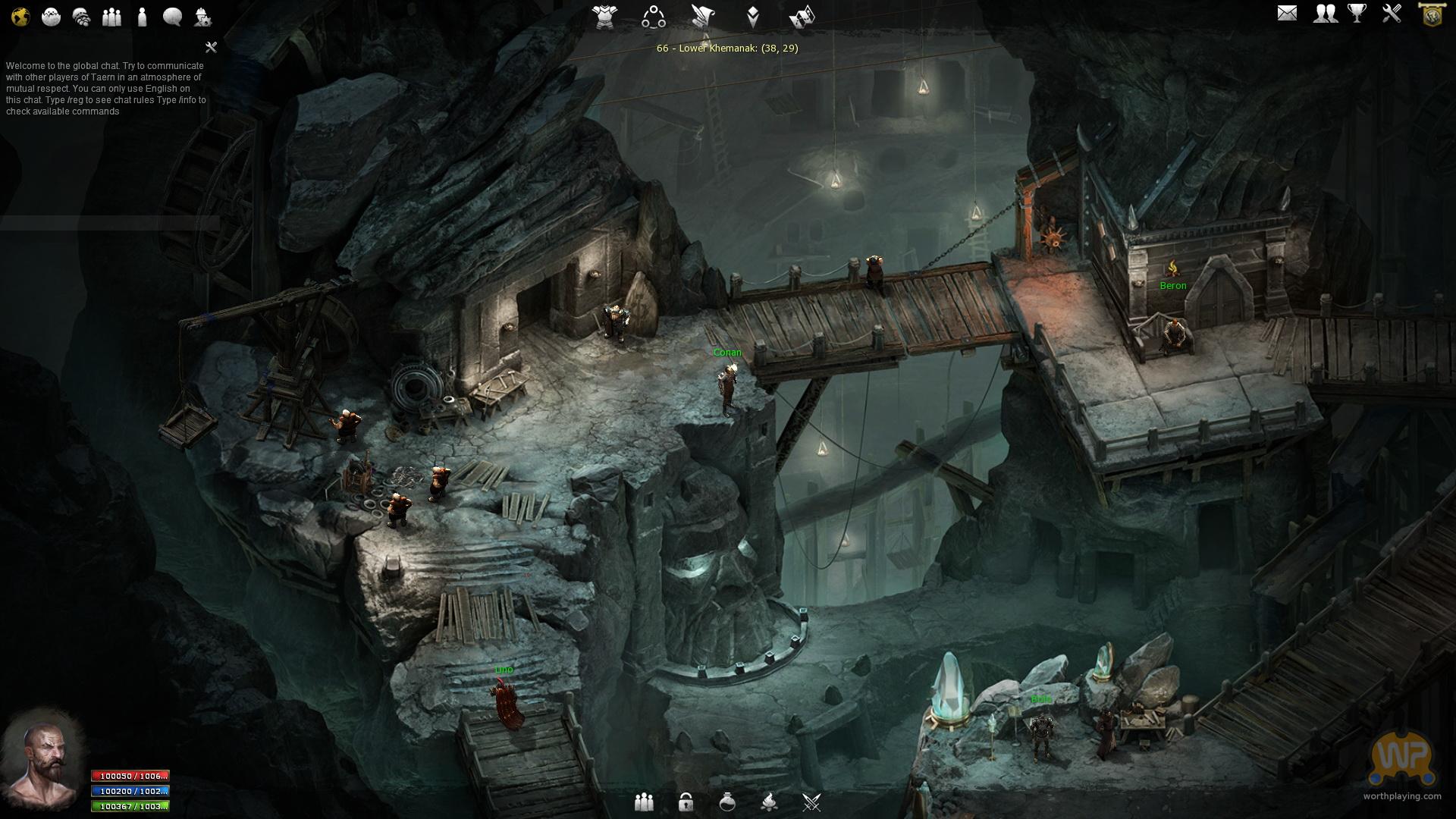Click the diamond chevron icon

(x=752, y=17)
